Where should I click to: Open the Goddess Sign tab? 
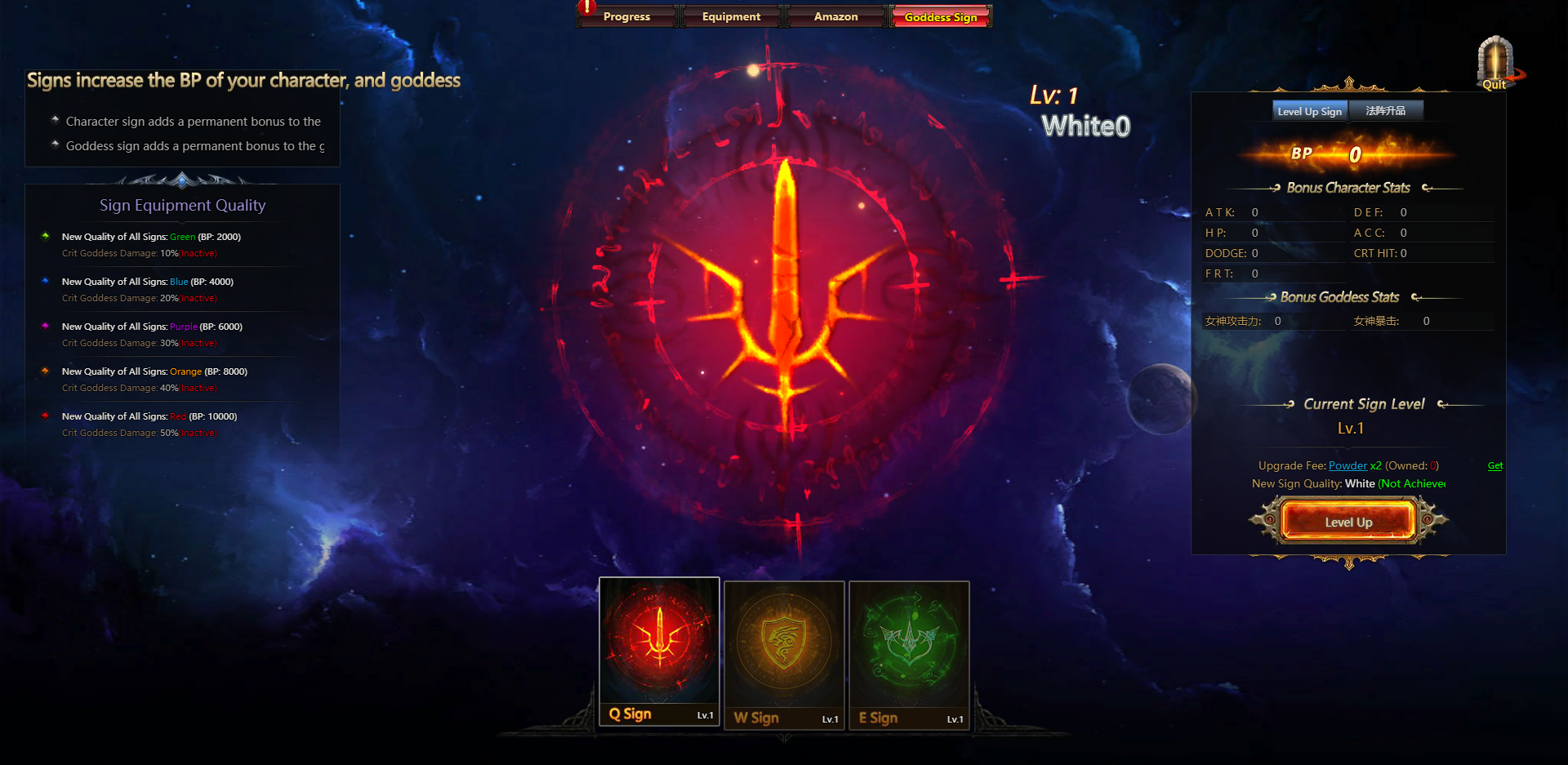click(x=941, y=16)
